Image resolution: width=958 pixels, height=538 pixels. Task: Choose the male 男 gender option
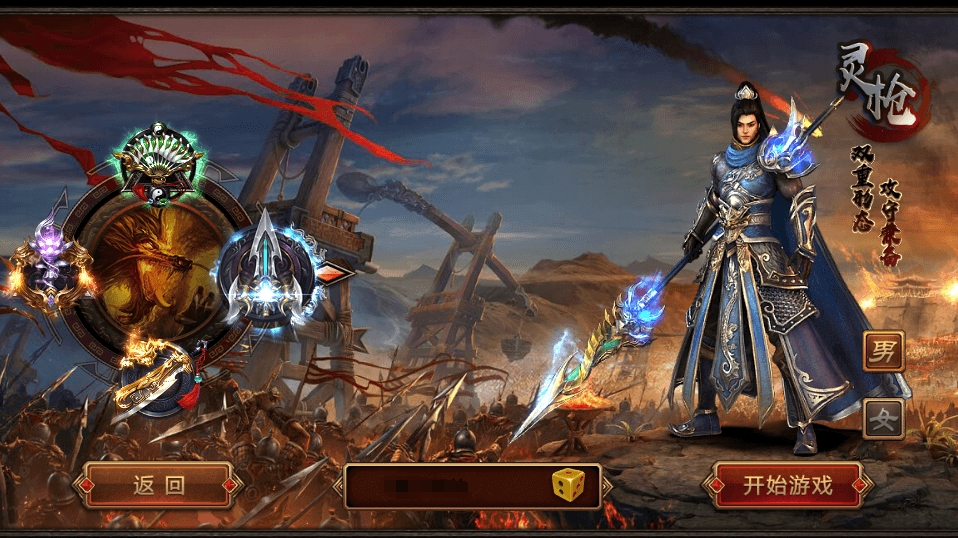click(x=883, y=351)
